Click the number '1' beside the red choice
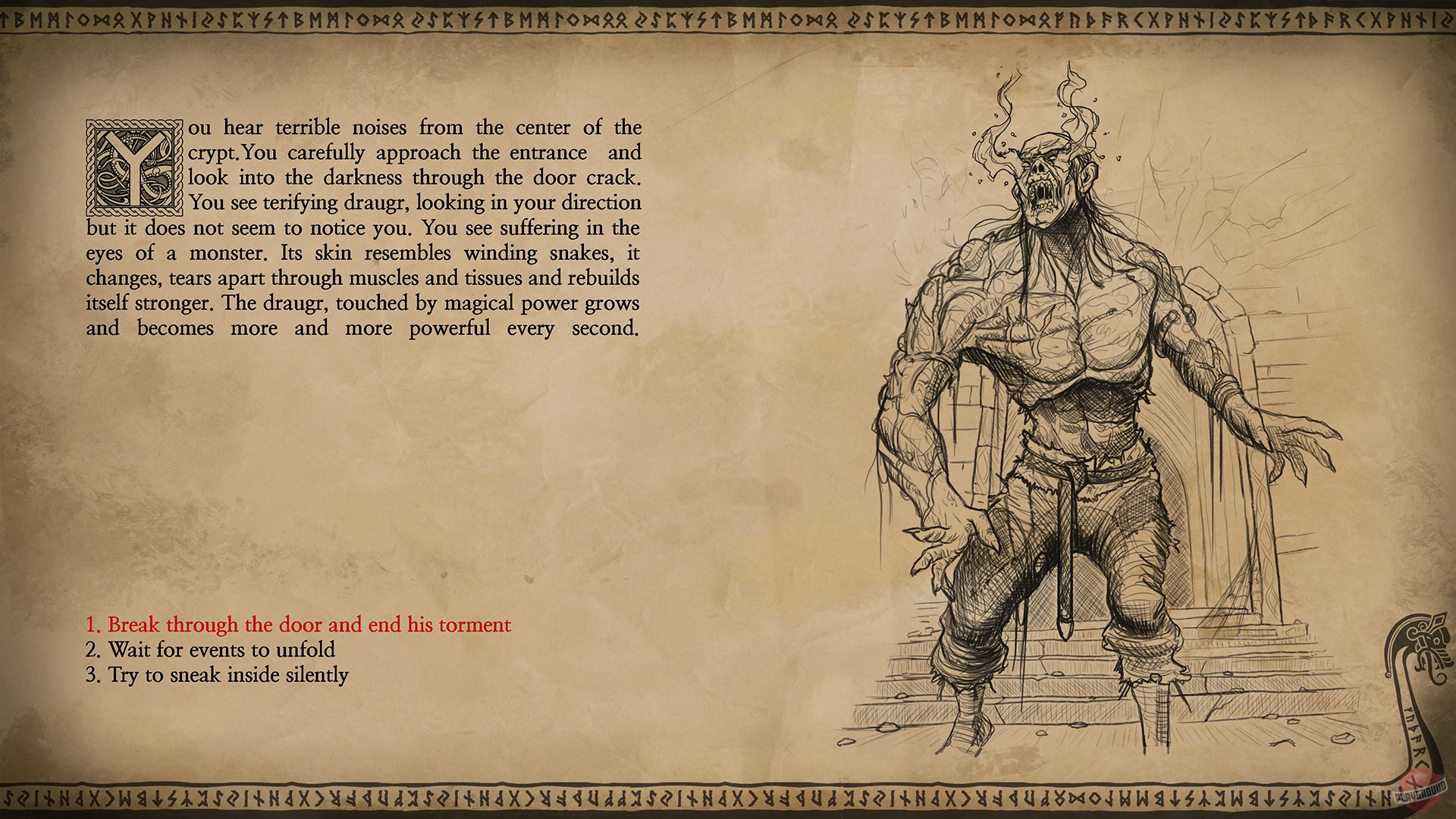1456x819 pixels. click(92, 625)
